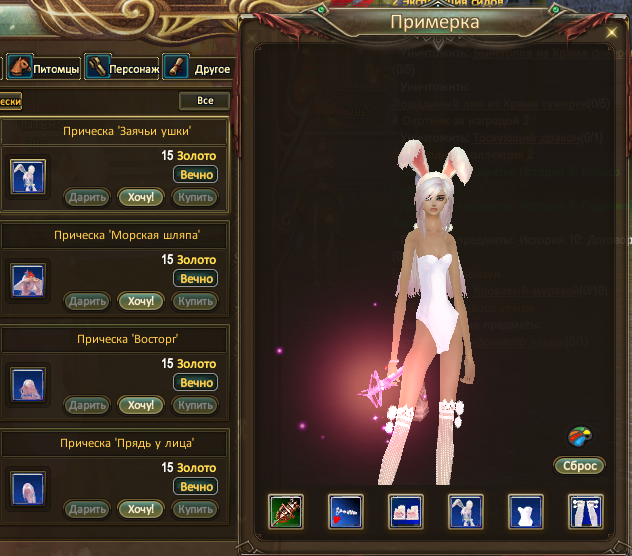The image size is (632, 556).
Task: Gift the 'Заячьи ушки' hairstyle
Action: pyautogui.click(x=87, y=196)
